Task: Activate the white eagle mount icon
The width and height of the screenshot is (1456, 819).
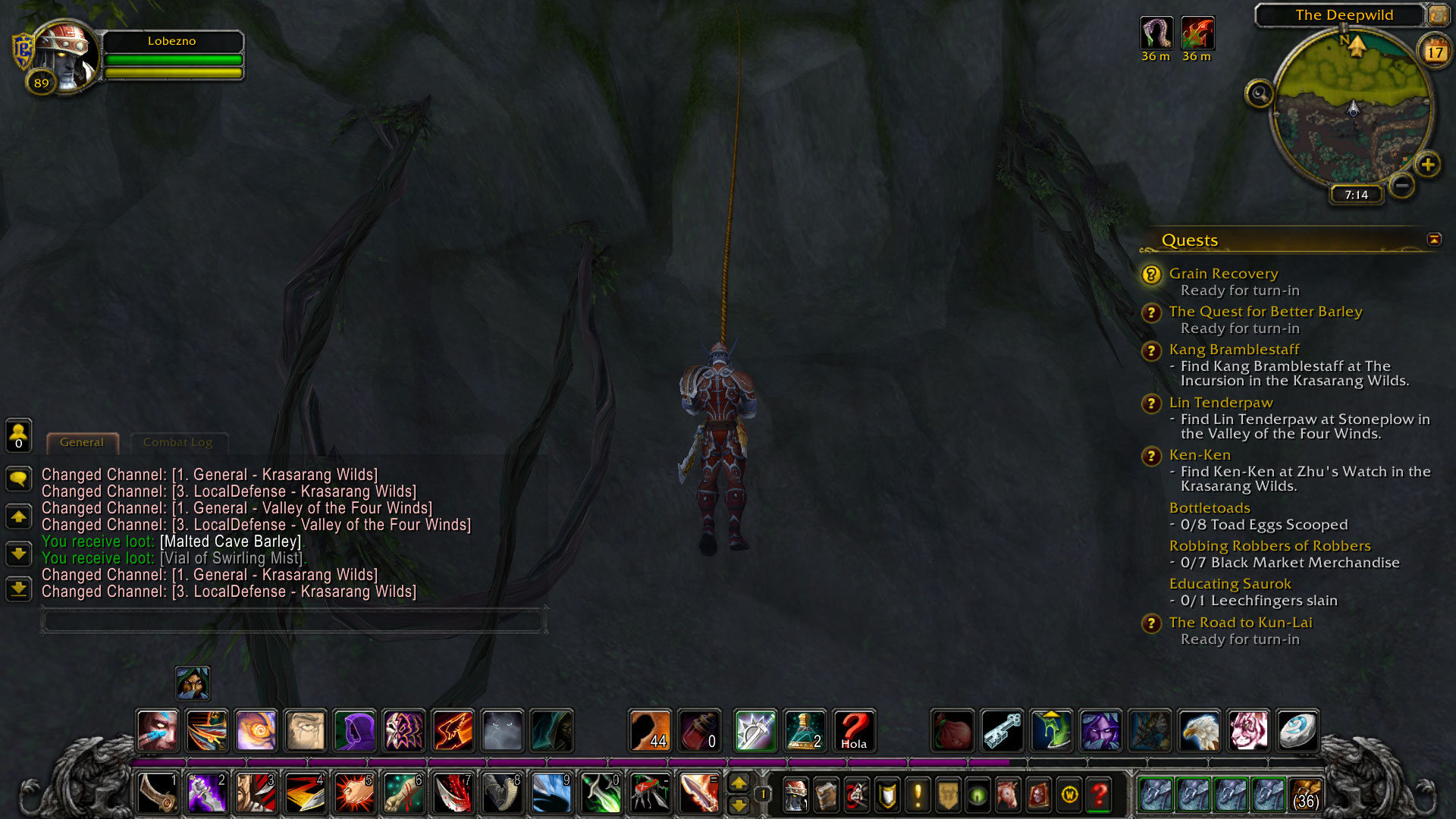Action: click(1199, 731)
